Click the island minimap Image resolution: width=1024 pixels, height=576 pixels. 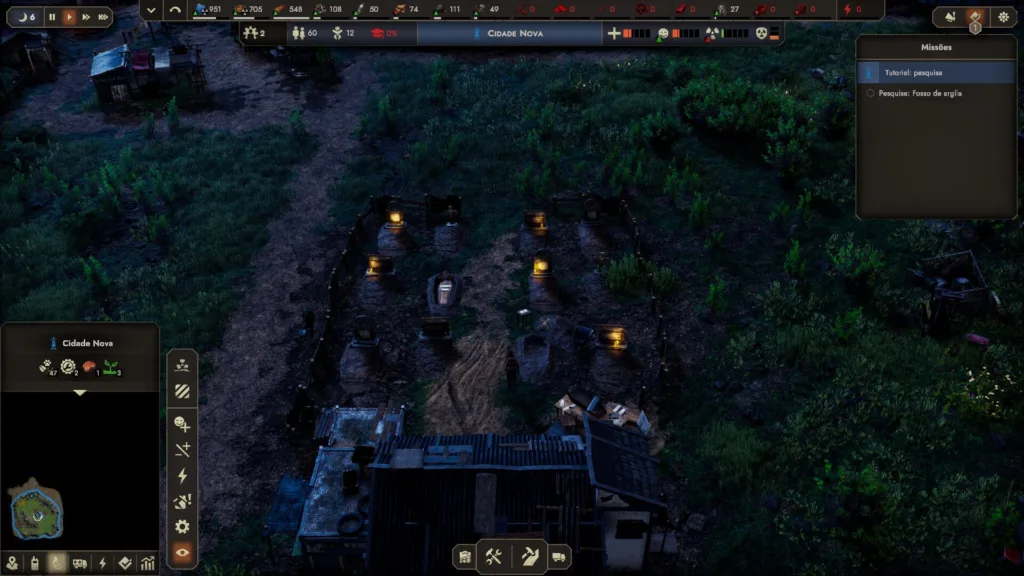click(37, 511)
